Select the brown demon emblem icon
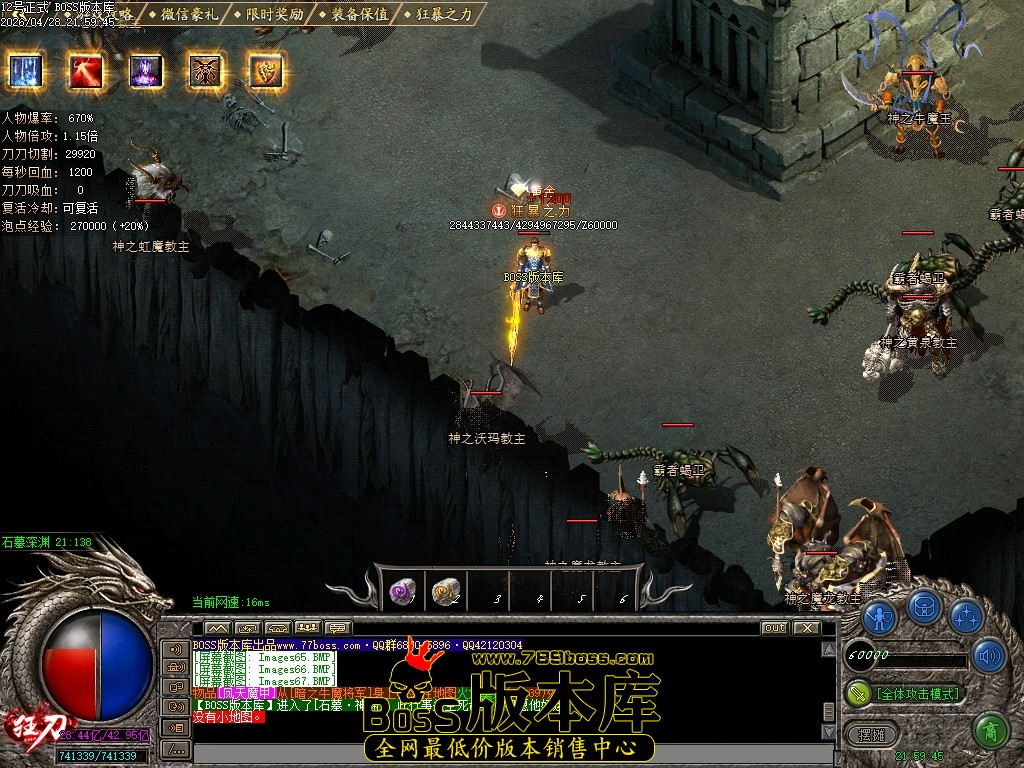 coord(206,71)
